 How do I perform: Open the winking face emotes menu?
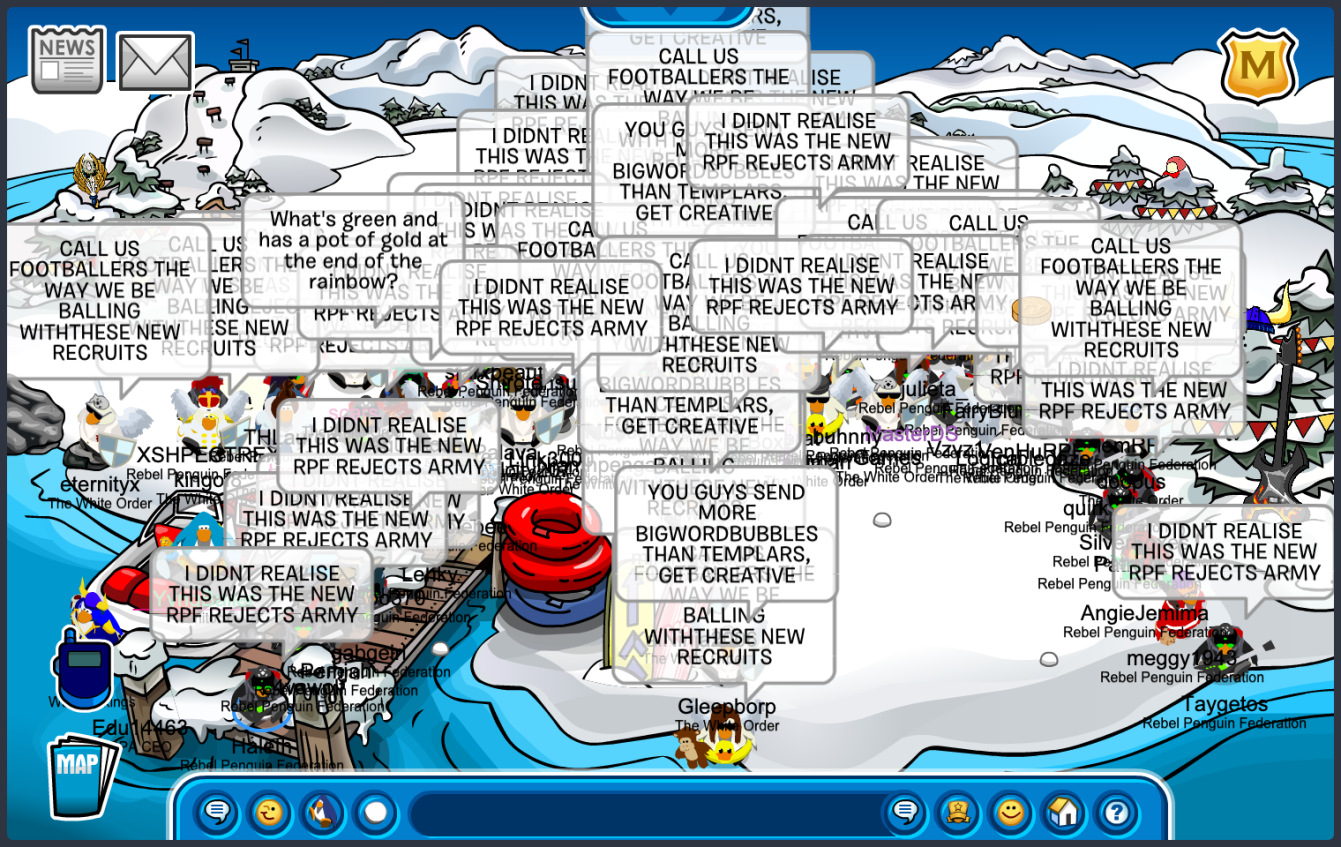tap(270, 811)
